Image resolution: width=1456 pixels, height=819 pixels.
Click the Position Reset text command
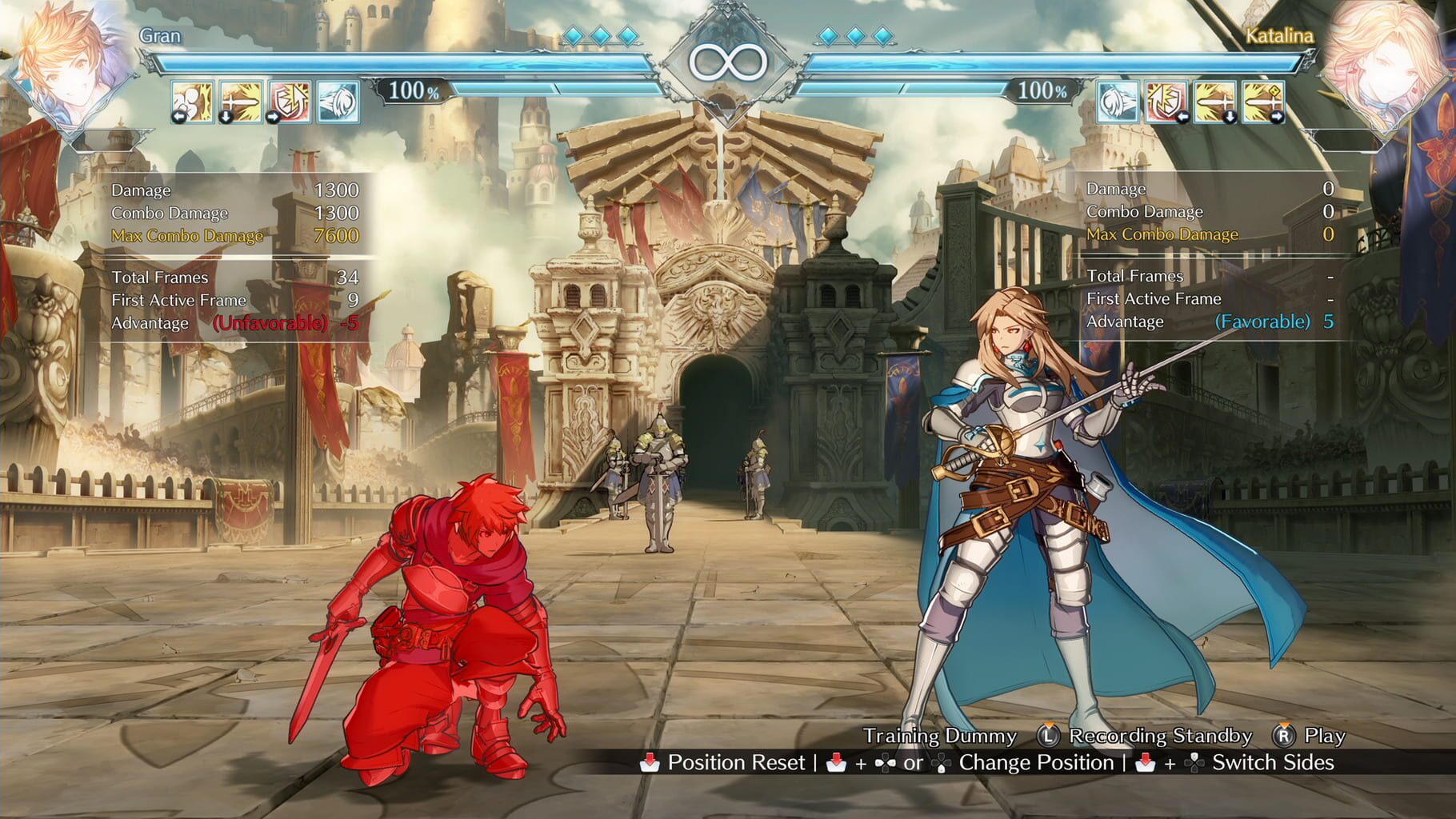[737, 762]
